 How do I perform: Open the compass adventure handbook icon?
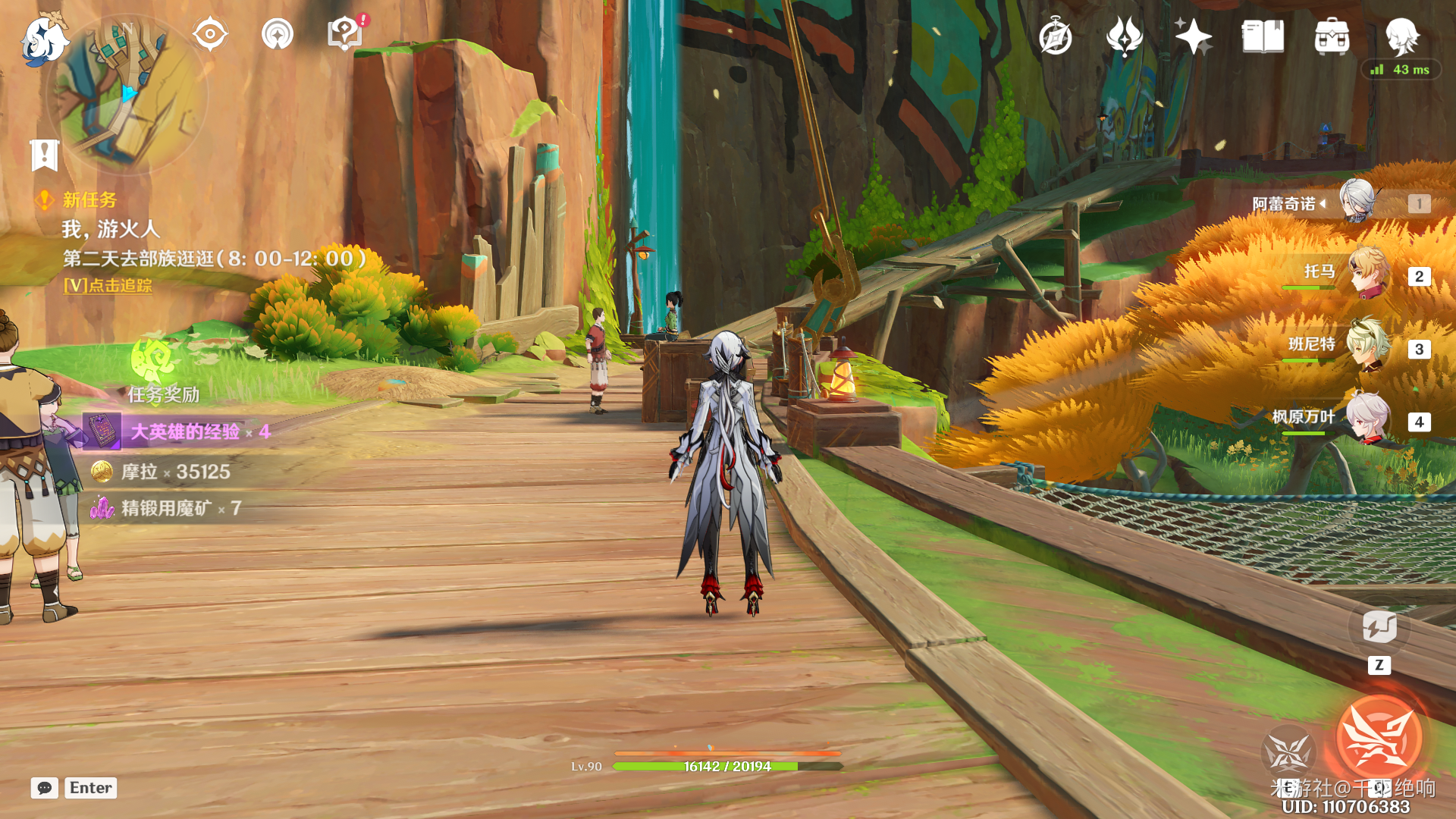(x=1056, y=37)
